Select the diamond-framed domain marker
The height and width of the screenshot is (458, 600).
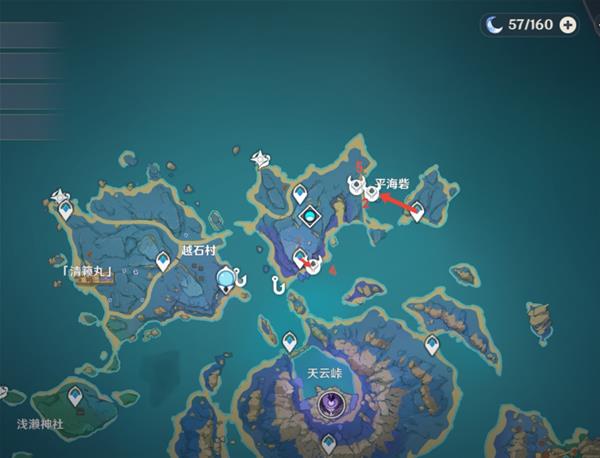[x=311, y=215]
